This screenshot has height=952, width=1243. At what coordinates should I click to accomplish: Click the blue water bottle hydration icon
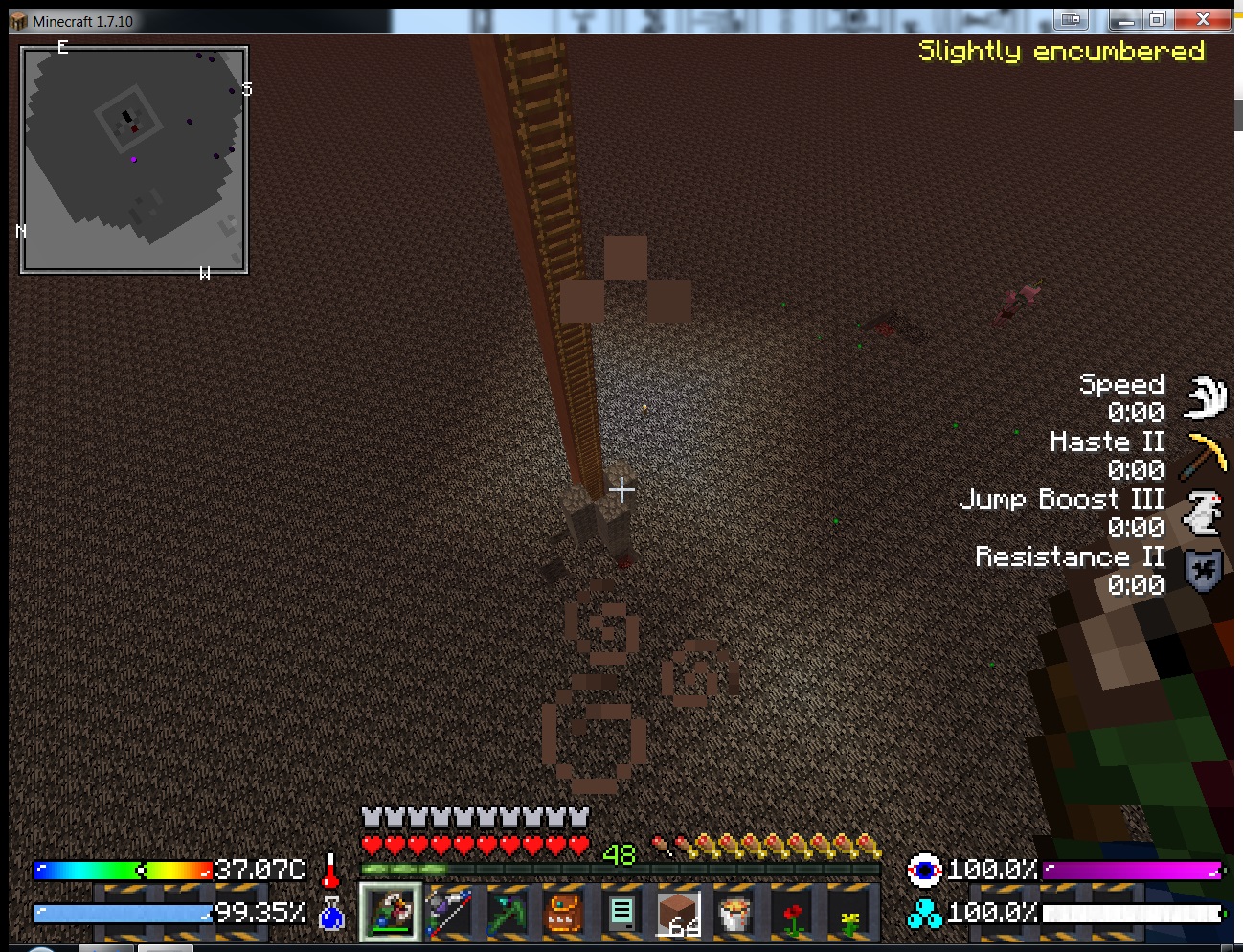point(331,914)
